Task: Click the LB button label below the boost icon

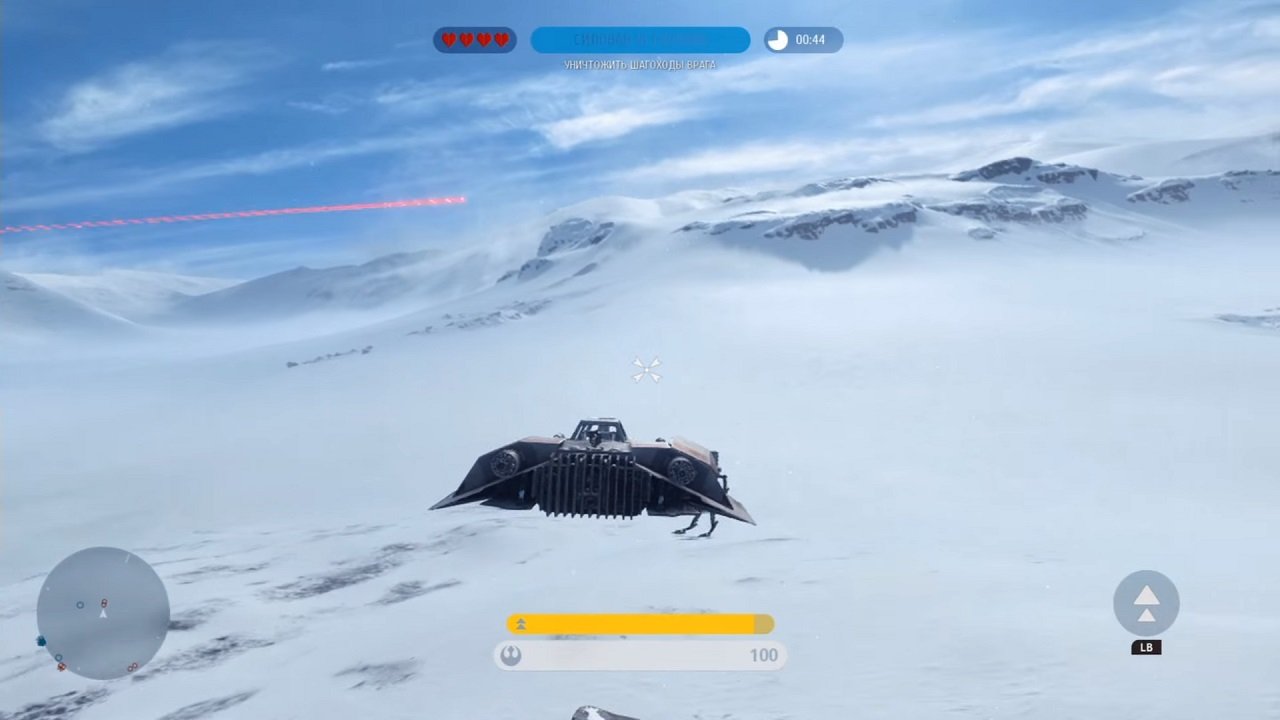Action: click(1146, 647)
